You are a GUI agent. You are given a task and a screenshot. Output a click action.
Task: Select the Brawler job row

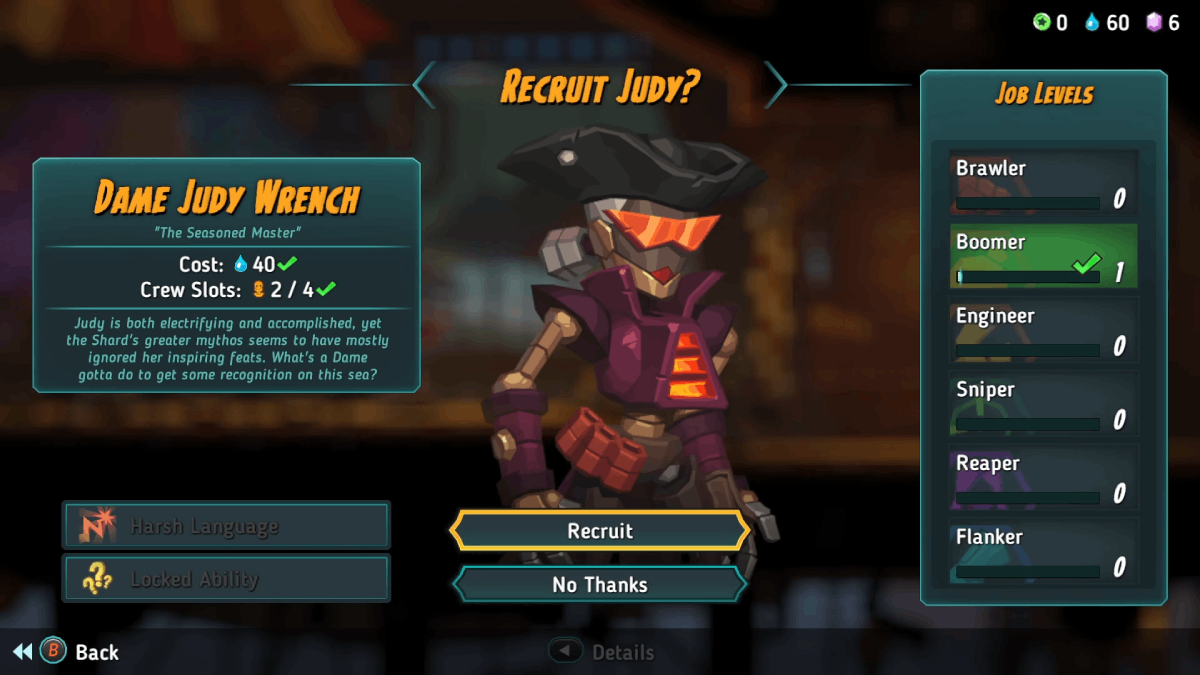click(x=1043, y=183)
